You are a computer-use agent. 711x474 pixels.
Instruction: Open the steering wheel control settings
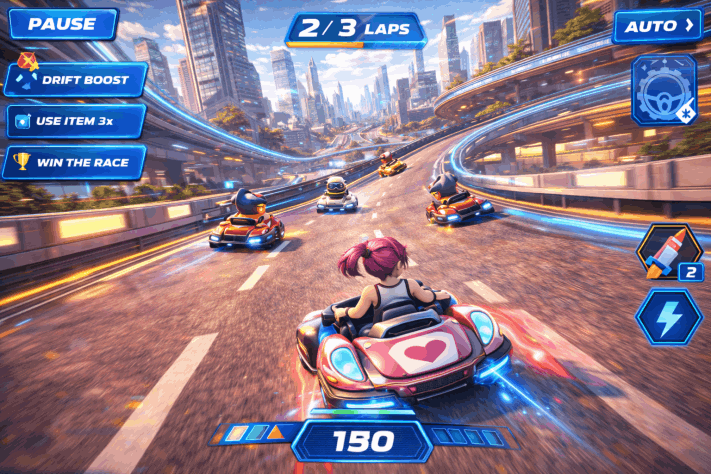[x=664, y=92]
